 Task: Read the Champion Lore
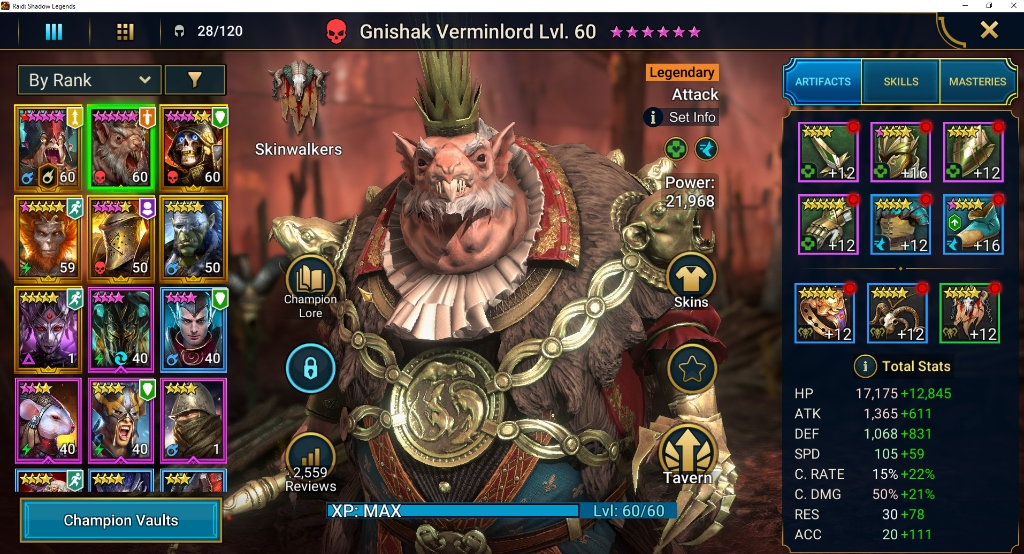pos(310,286)
